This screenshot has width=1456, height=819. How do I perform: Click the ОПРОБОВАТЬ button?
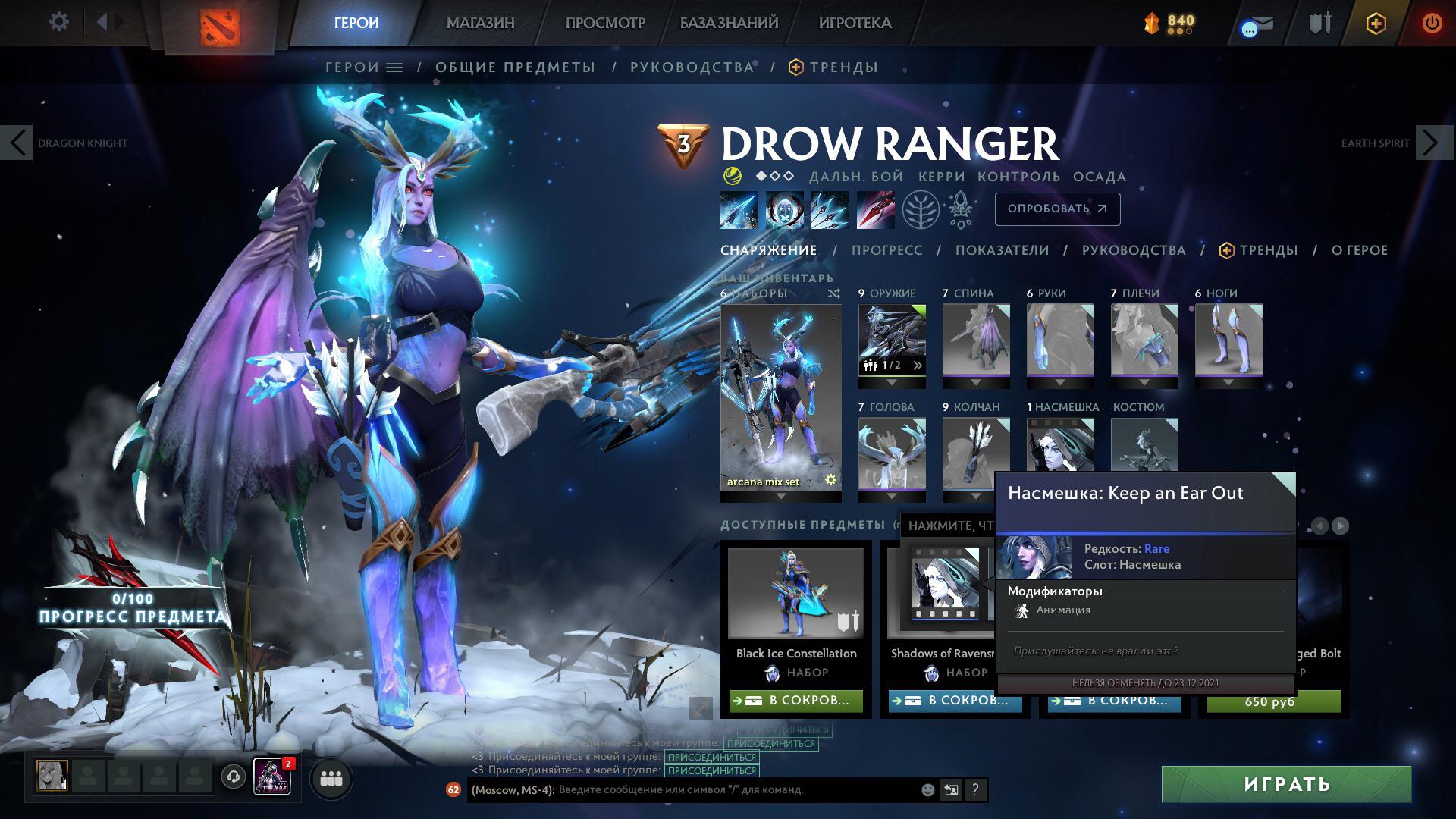(1056, 209)
